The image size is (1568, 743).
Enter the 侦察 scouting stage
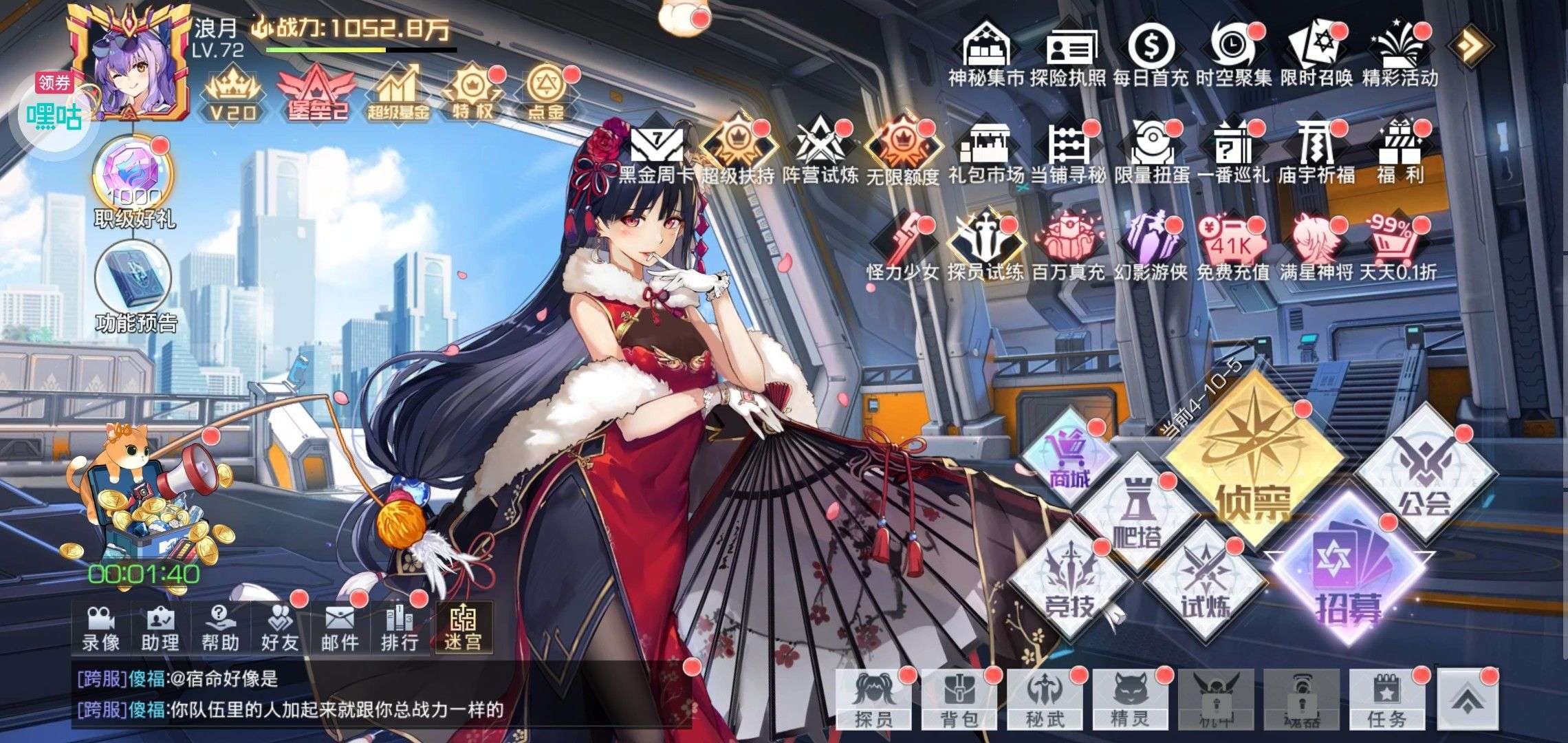click(x=1253, y=460)
